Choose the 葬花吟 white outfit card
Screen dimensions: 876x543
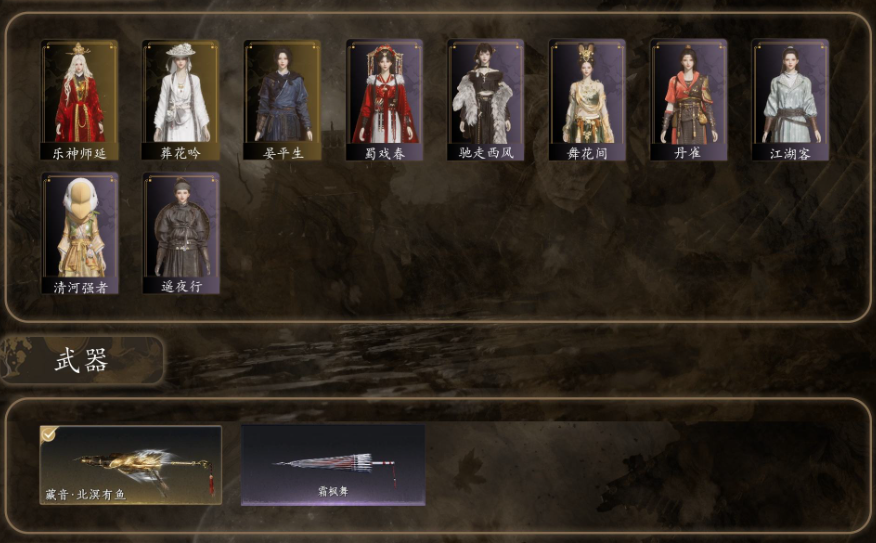coord(181,100)
